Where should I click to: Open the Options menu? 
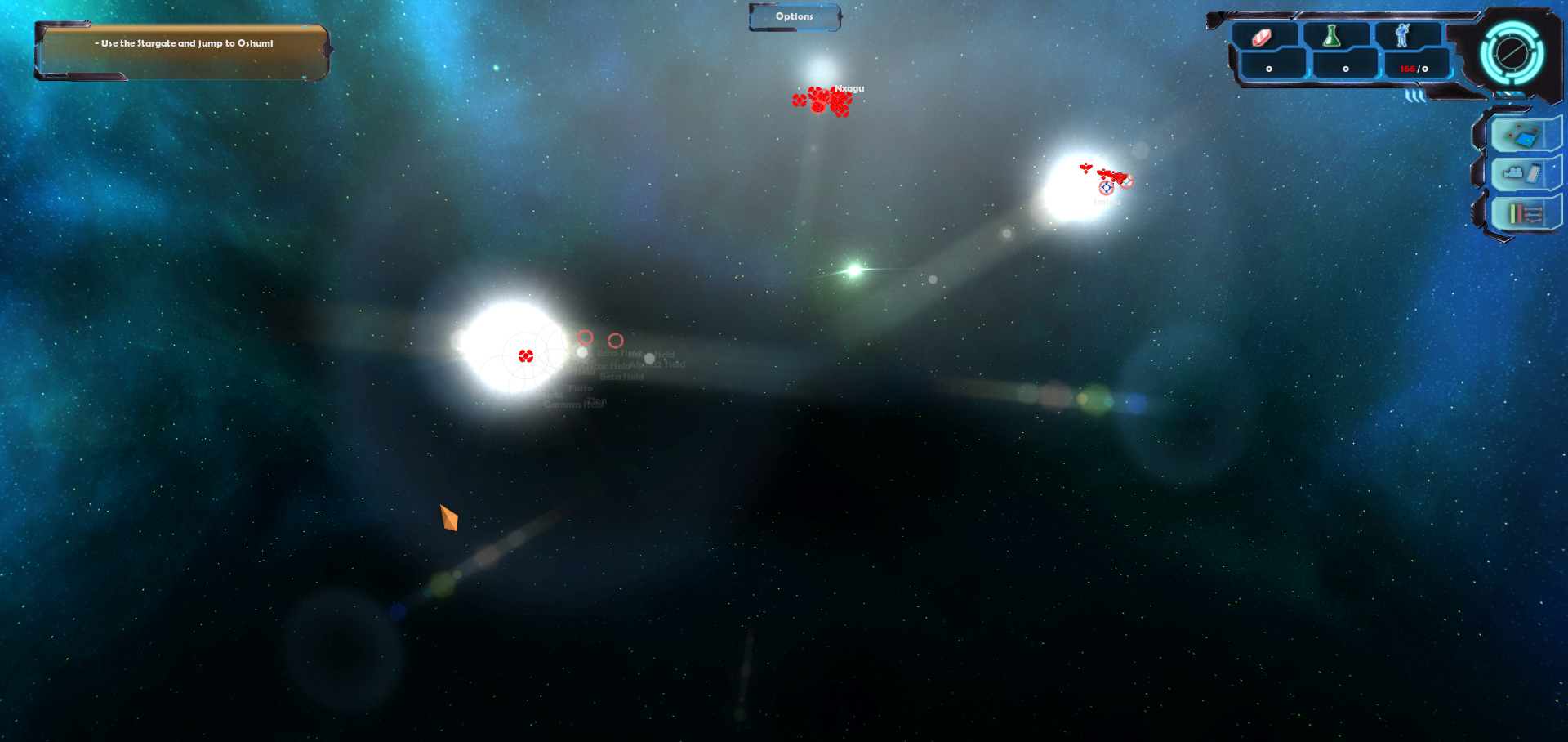(x=795, y=17)
